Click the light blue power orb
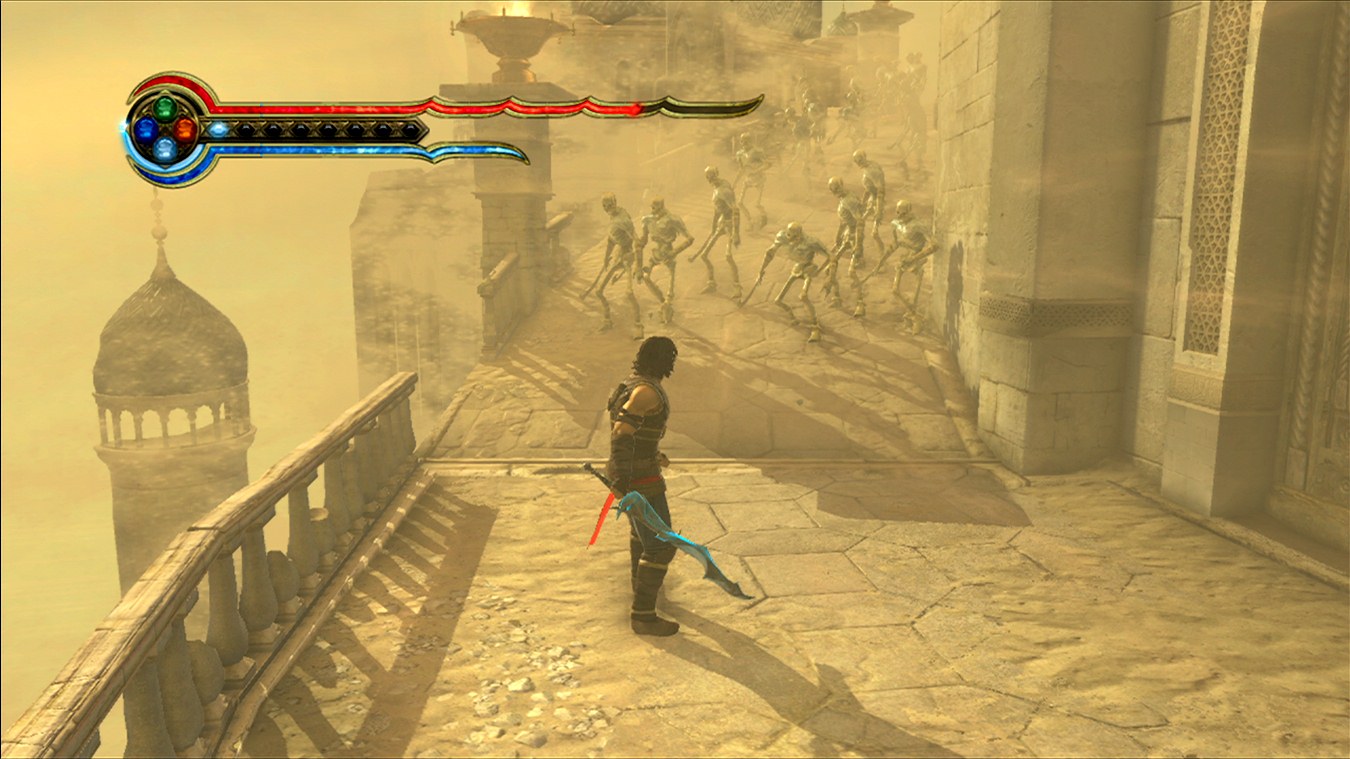1350x759 pixels. (x=166, y=149)
